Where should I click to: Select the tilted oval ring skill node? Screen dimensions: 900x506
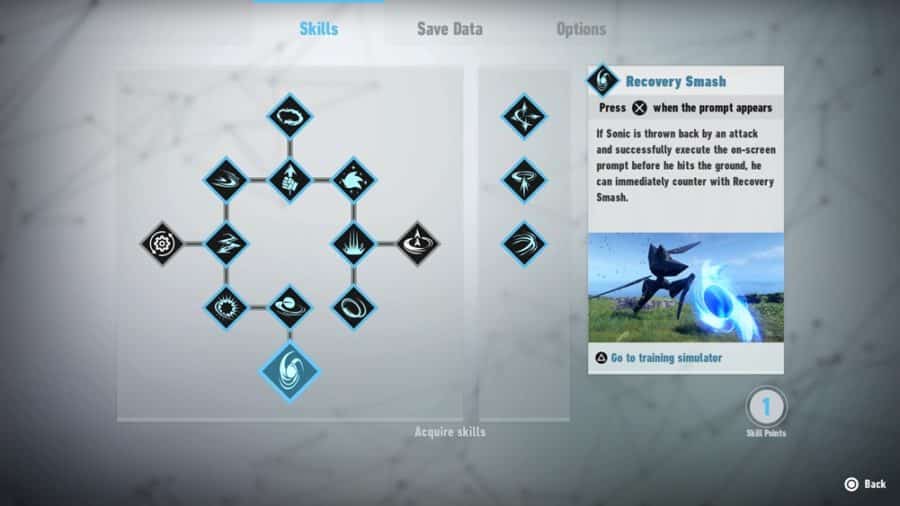[353, 307]
